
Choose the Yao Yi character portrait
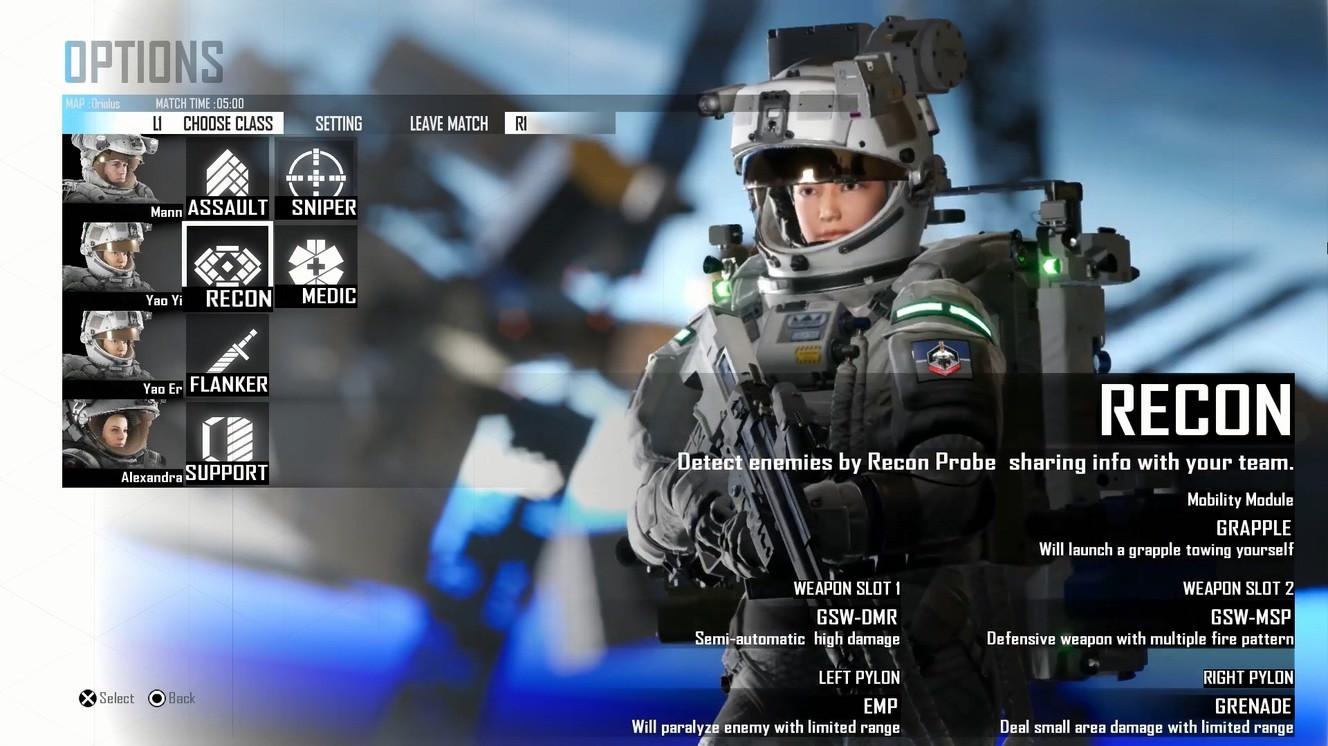coord(123,265)
